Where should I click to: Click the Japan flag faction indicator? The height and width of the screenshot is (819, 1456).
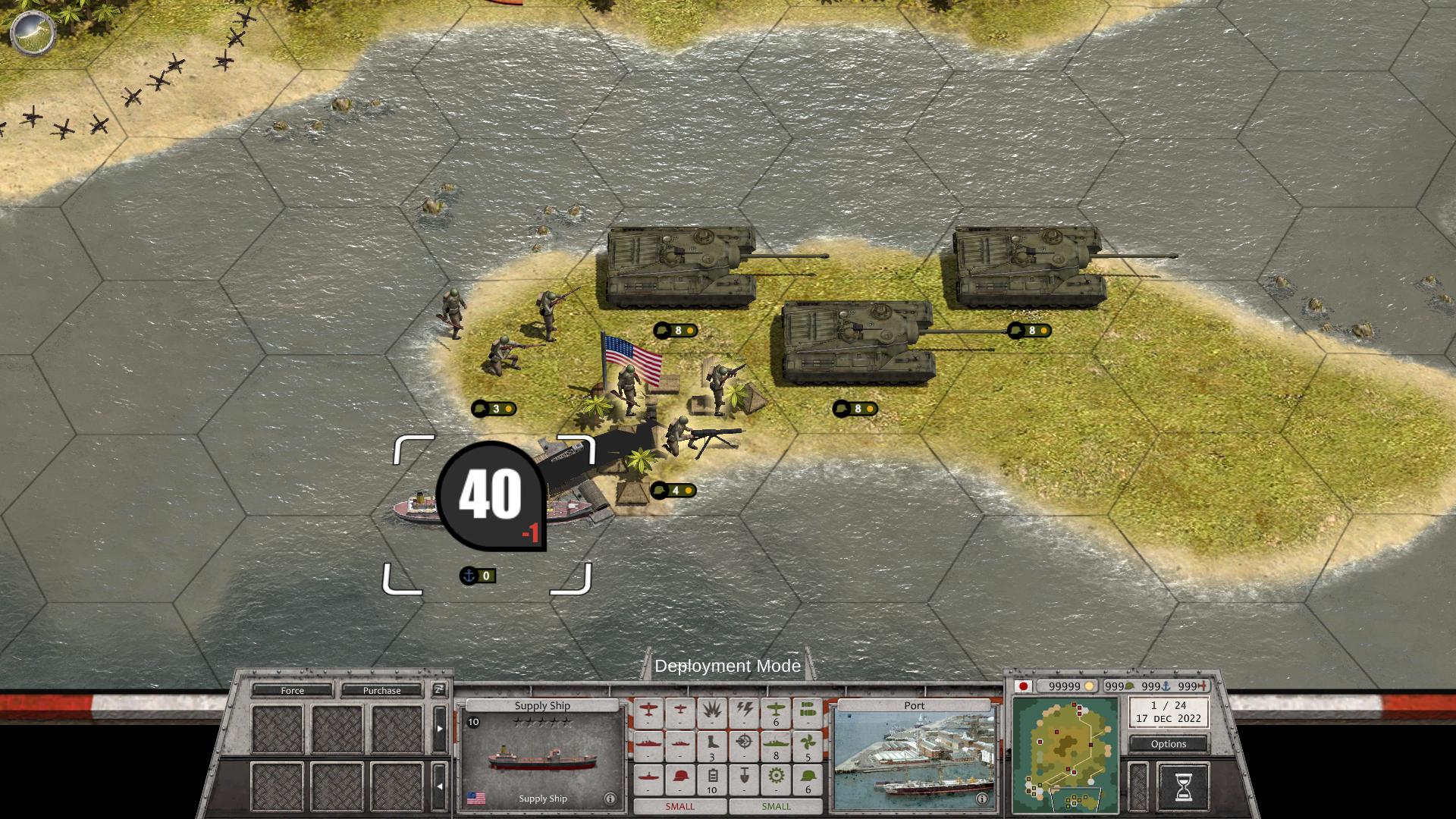click(1024, 686)
